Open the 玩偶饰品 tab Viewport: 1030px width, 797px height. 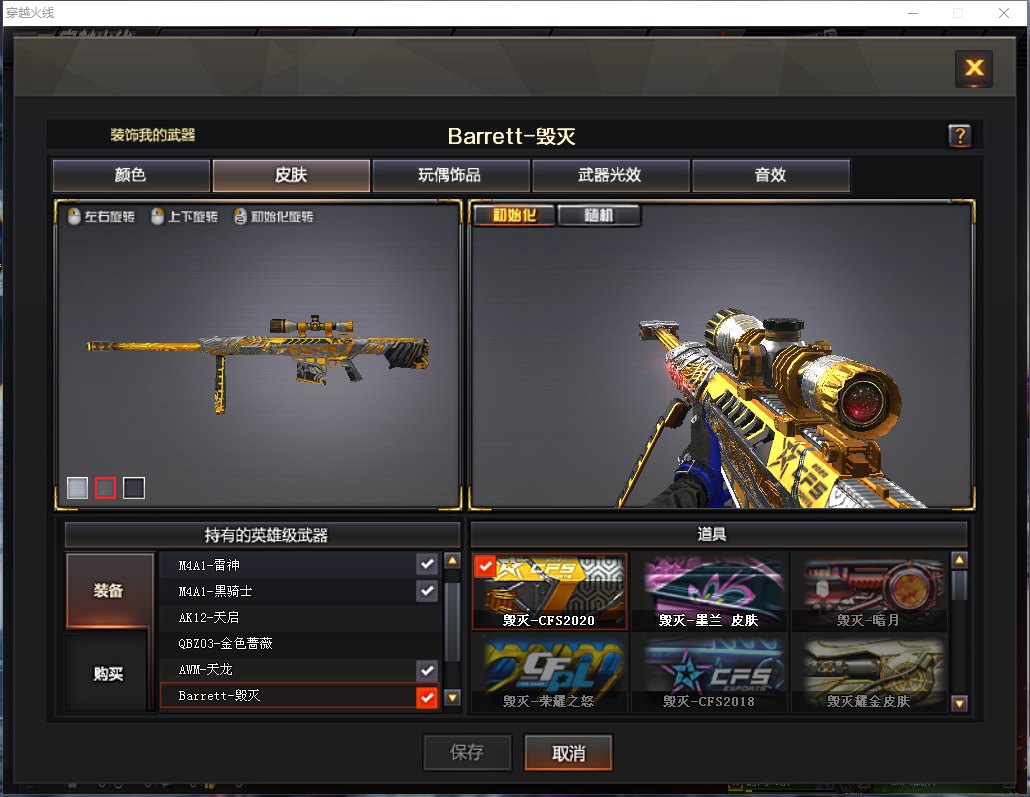450,175
